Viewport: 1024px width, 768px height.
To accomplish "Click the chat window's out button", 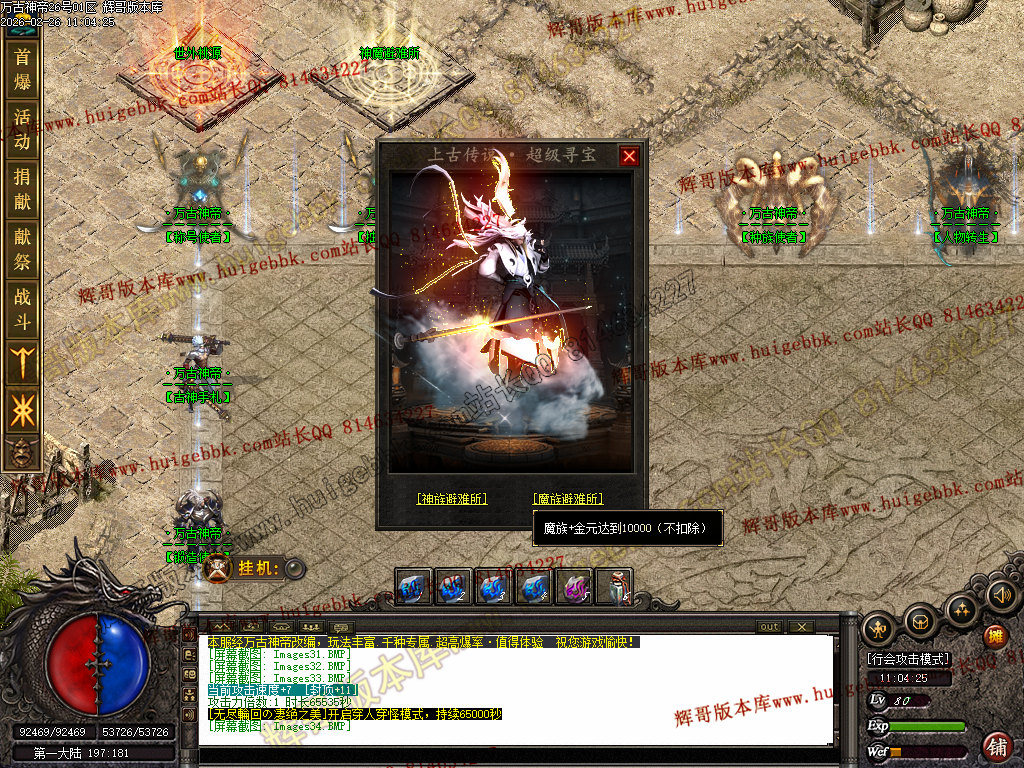I will (x=769, y=627).
